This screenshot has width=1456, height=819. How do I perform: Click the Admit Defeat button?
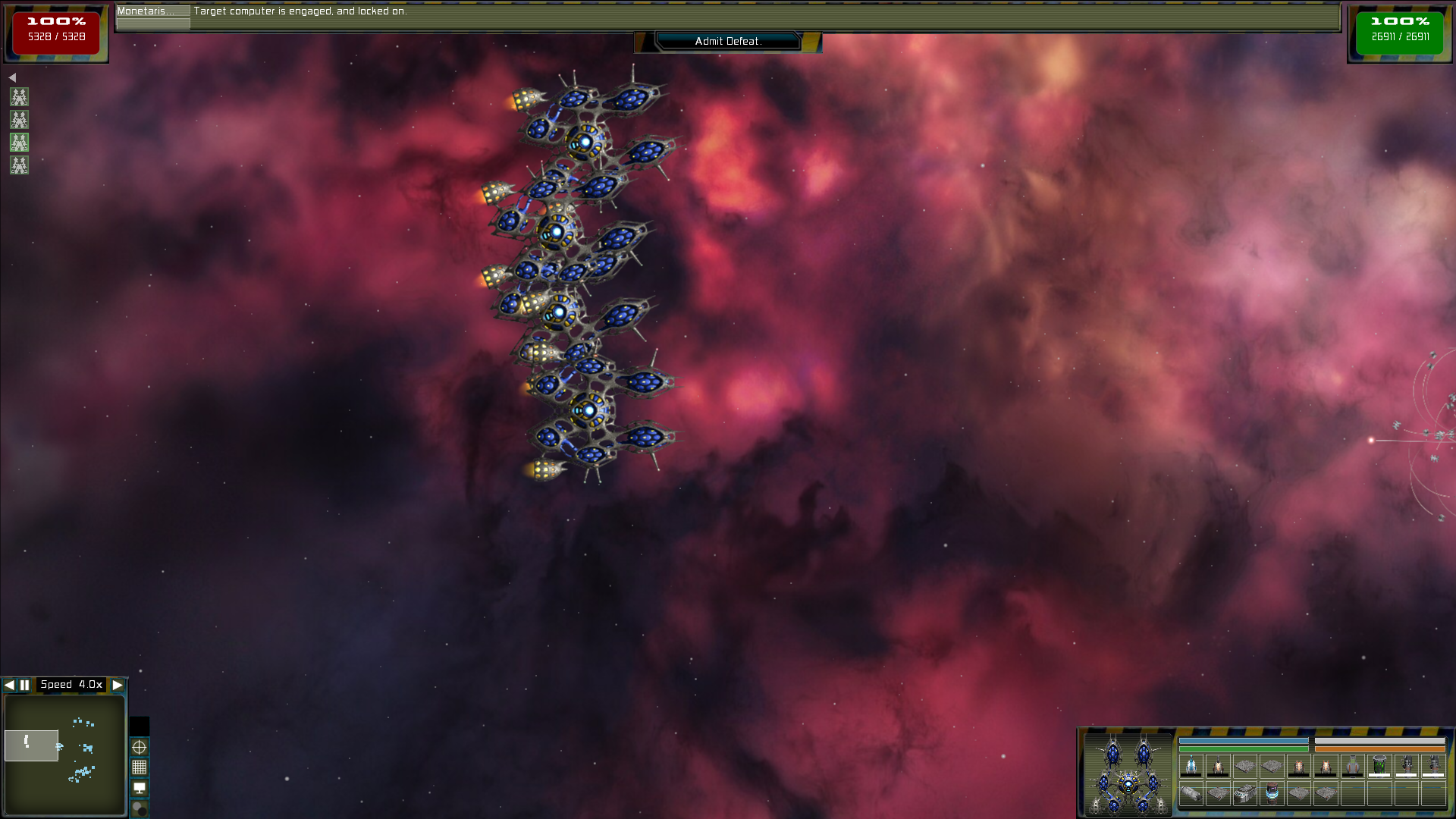coord(728,42)
